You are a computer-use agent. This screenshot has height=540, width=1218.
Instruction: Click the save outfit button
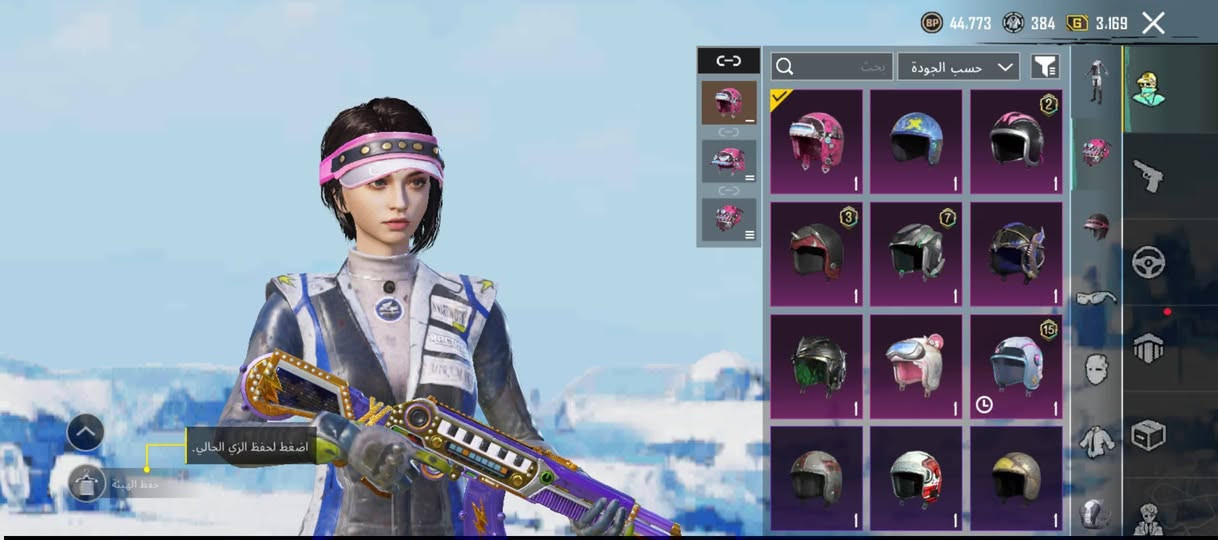[x=88, y=484]
